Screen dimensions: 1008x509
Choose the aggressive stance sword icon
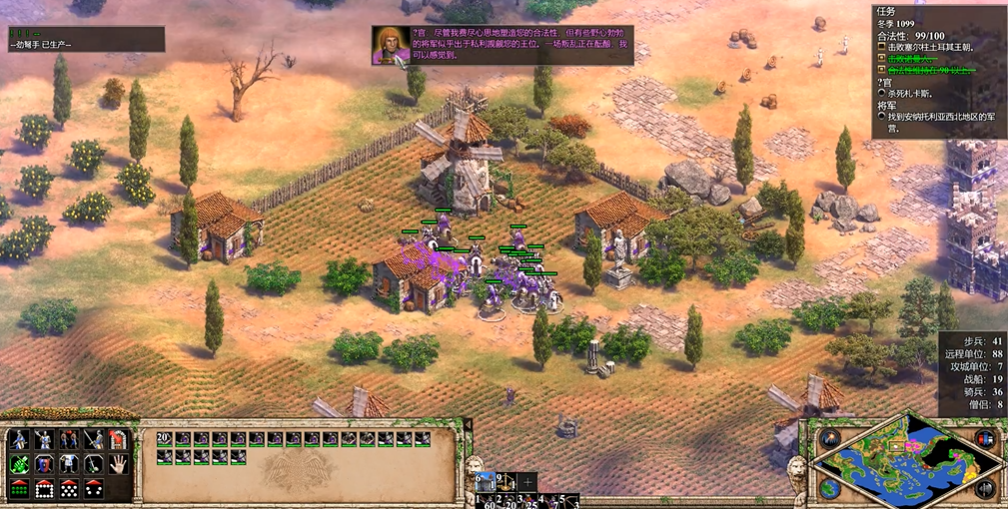coord(93,440)
